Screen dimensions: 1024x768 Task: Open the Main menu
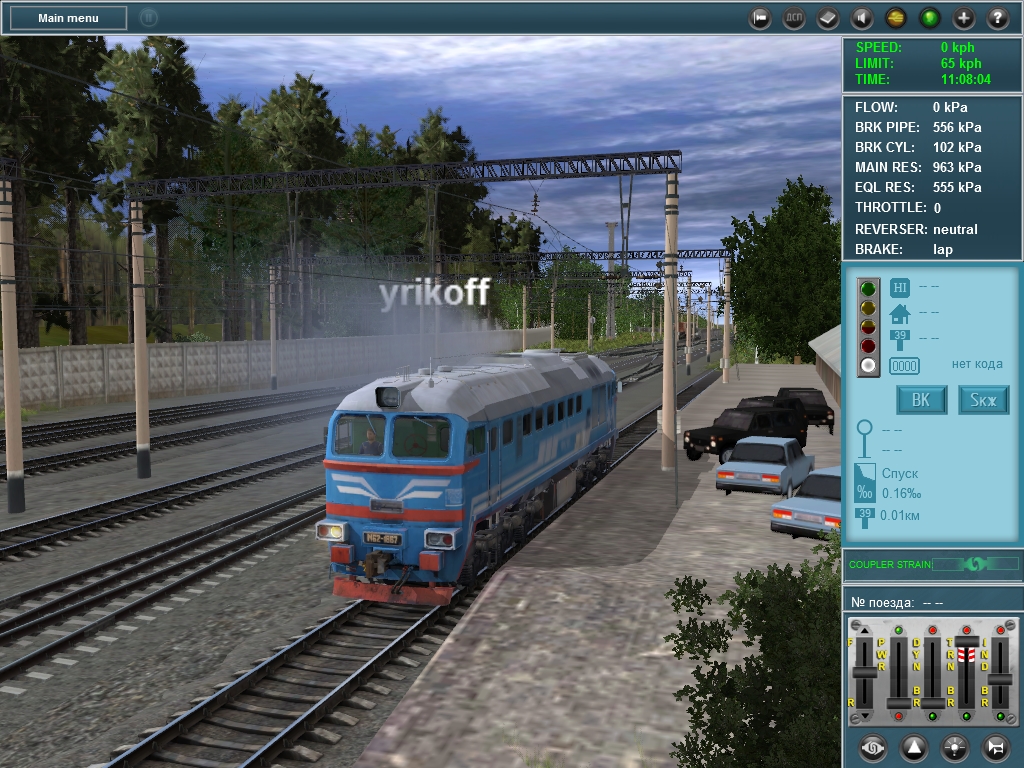tap(68, 18)
